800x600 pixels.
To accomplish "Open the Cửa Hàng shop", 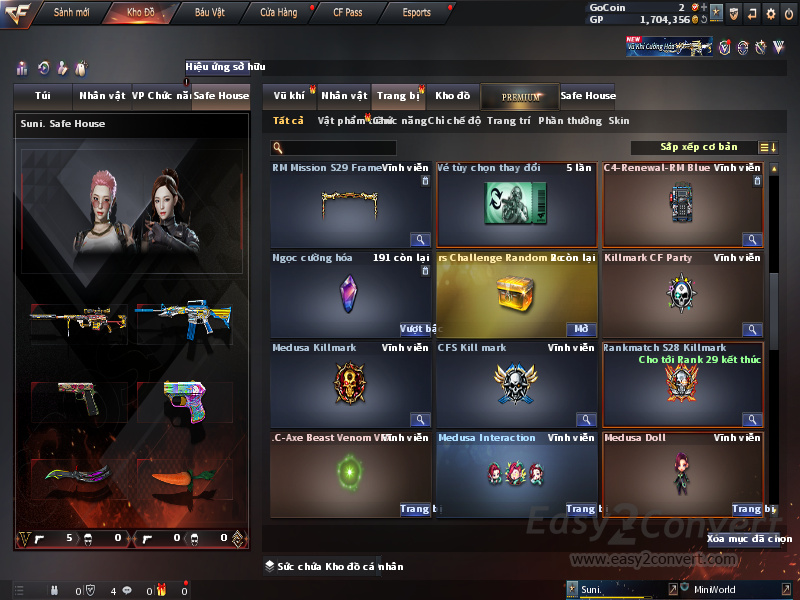I will coord(278,12).
